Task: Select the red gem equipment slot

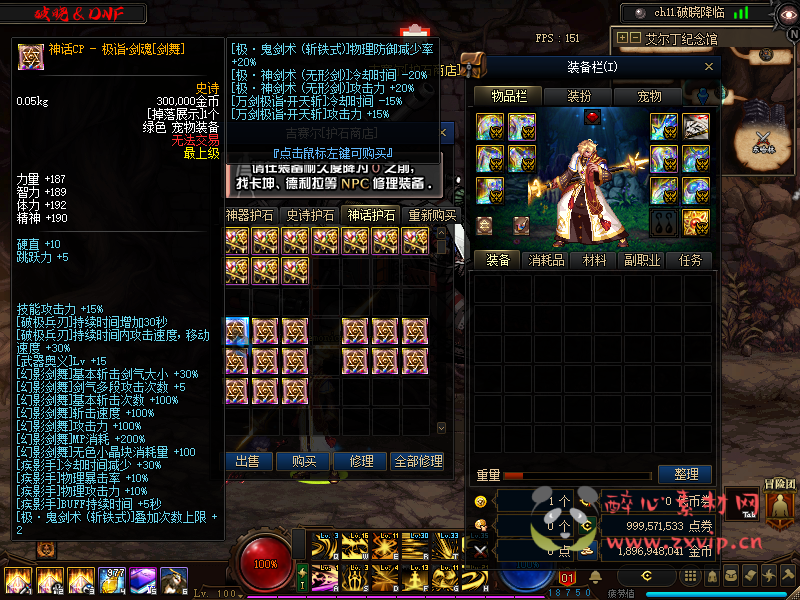Action: (591, 118)
